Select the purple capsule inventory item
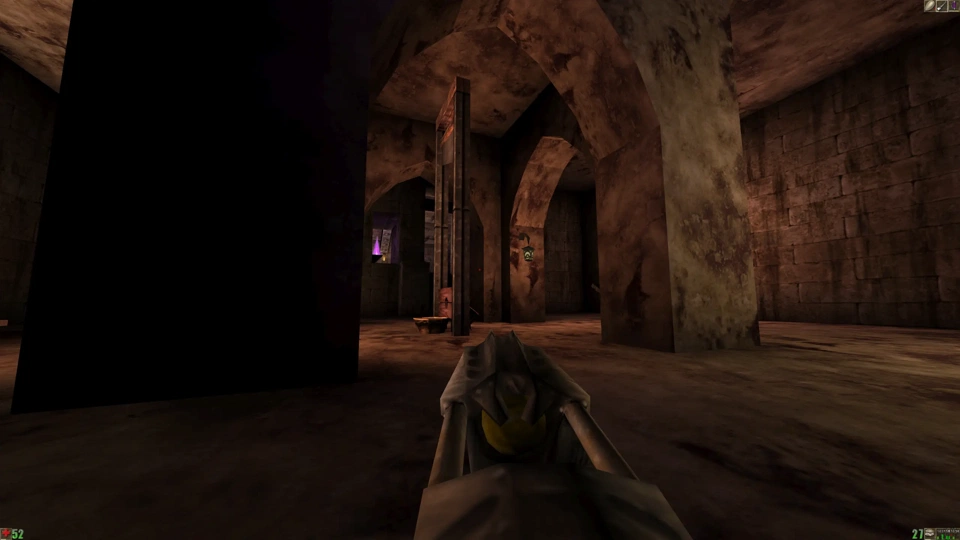Image resolution: width=960 pixels, height=540 pixels. coord(953,6)
